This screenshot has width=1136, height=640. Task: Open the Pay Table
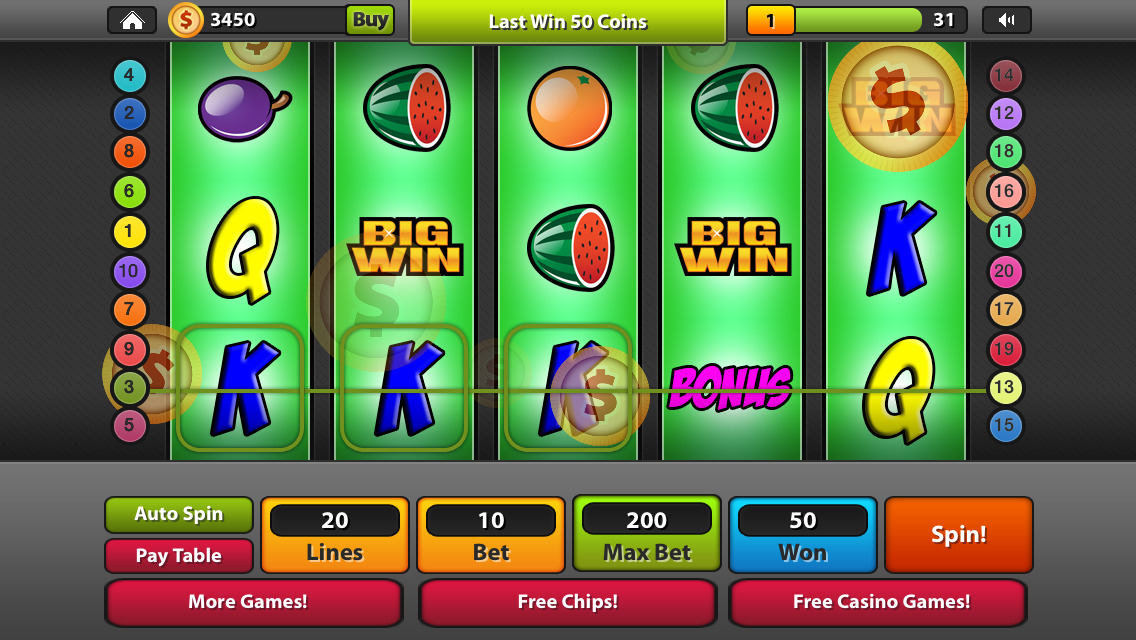pyautogui.click(x=178, y=556)
